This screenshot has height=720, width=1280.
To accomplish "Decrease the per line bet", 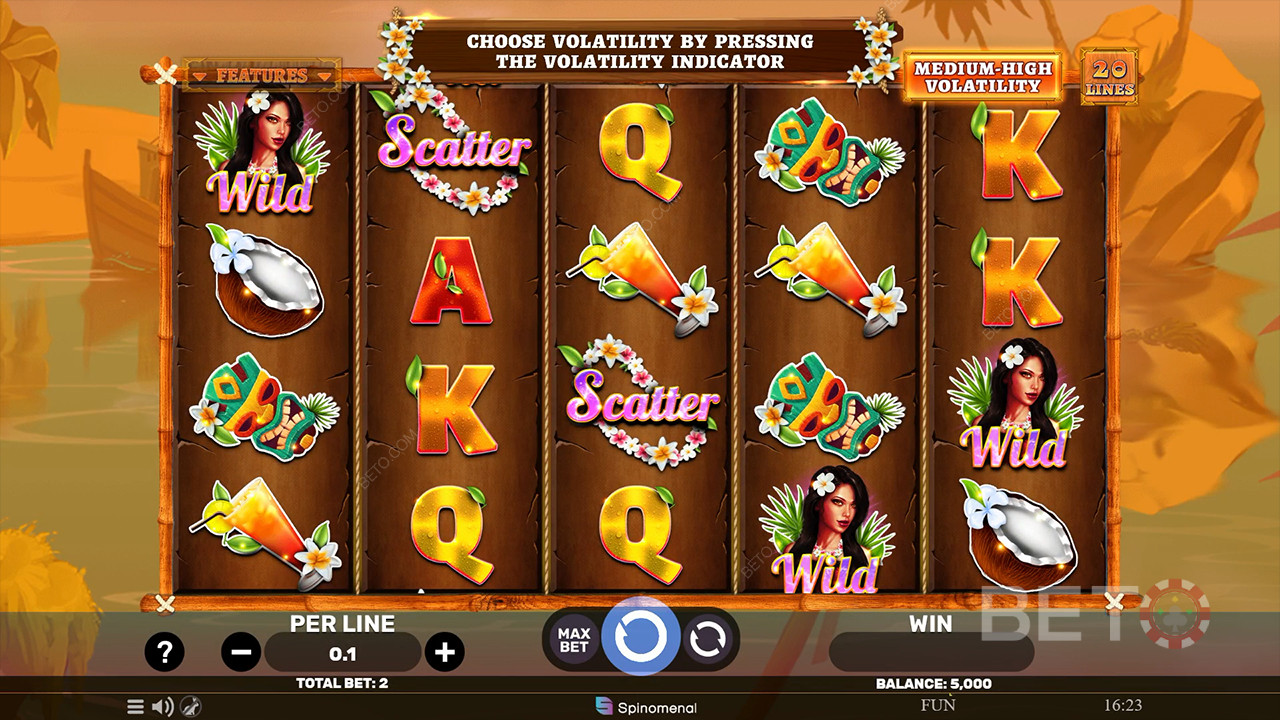I will (241, 653).
